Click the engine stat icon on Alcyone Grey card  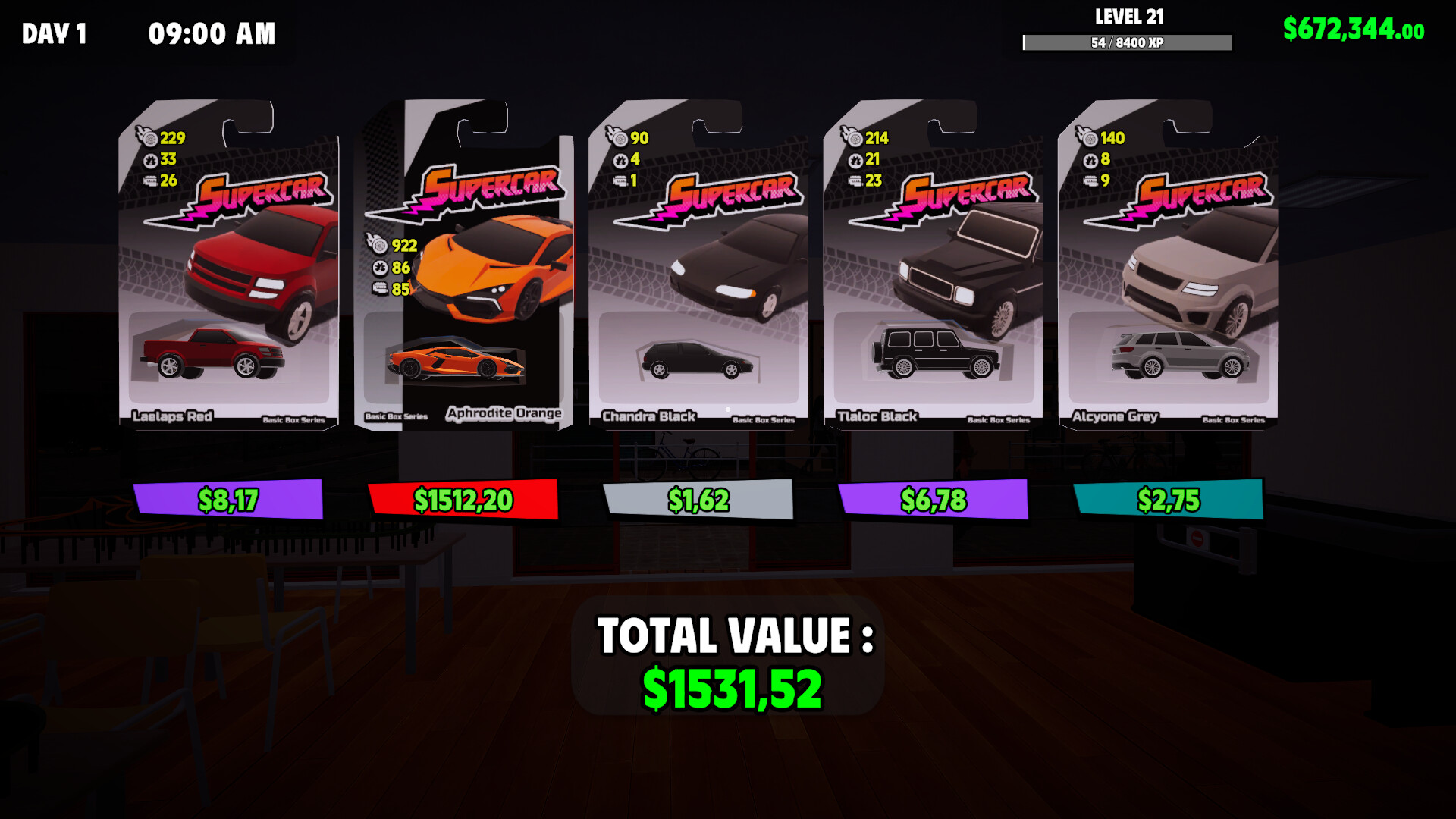pos(1090,182)
